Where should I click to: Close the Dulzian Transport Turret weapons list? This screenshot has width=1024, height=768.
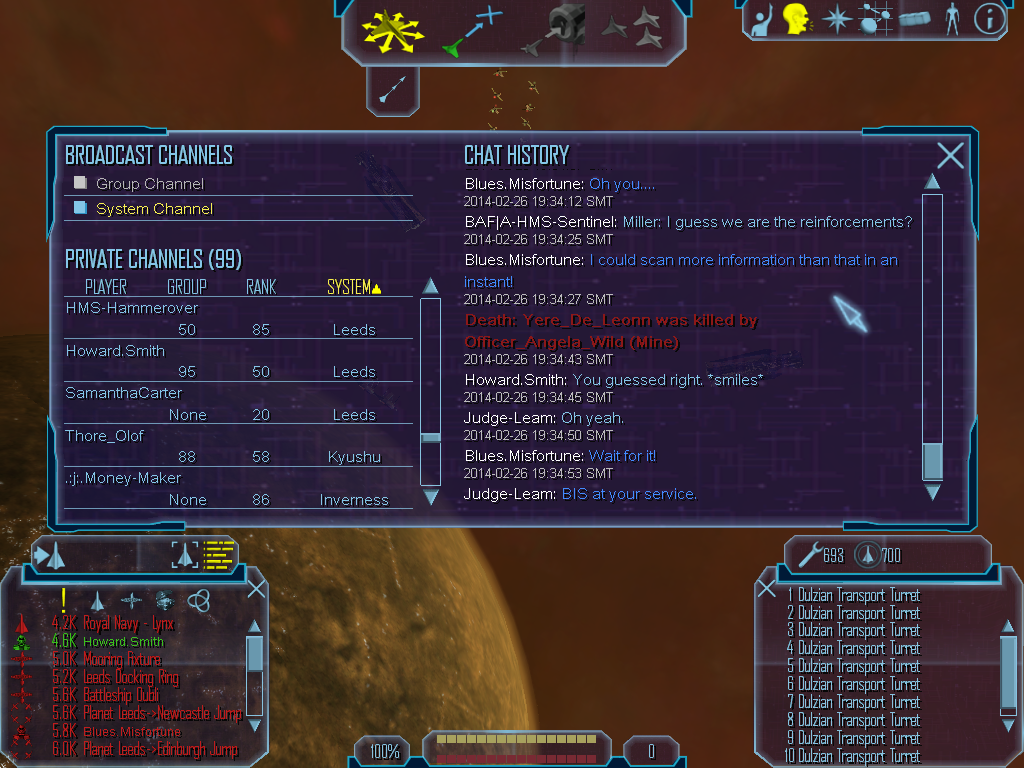(x=767, y=589)
